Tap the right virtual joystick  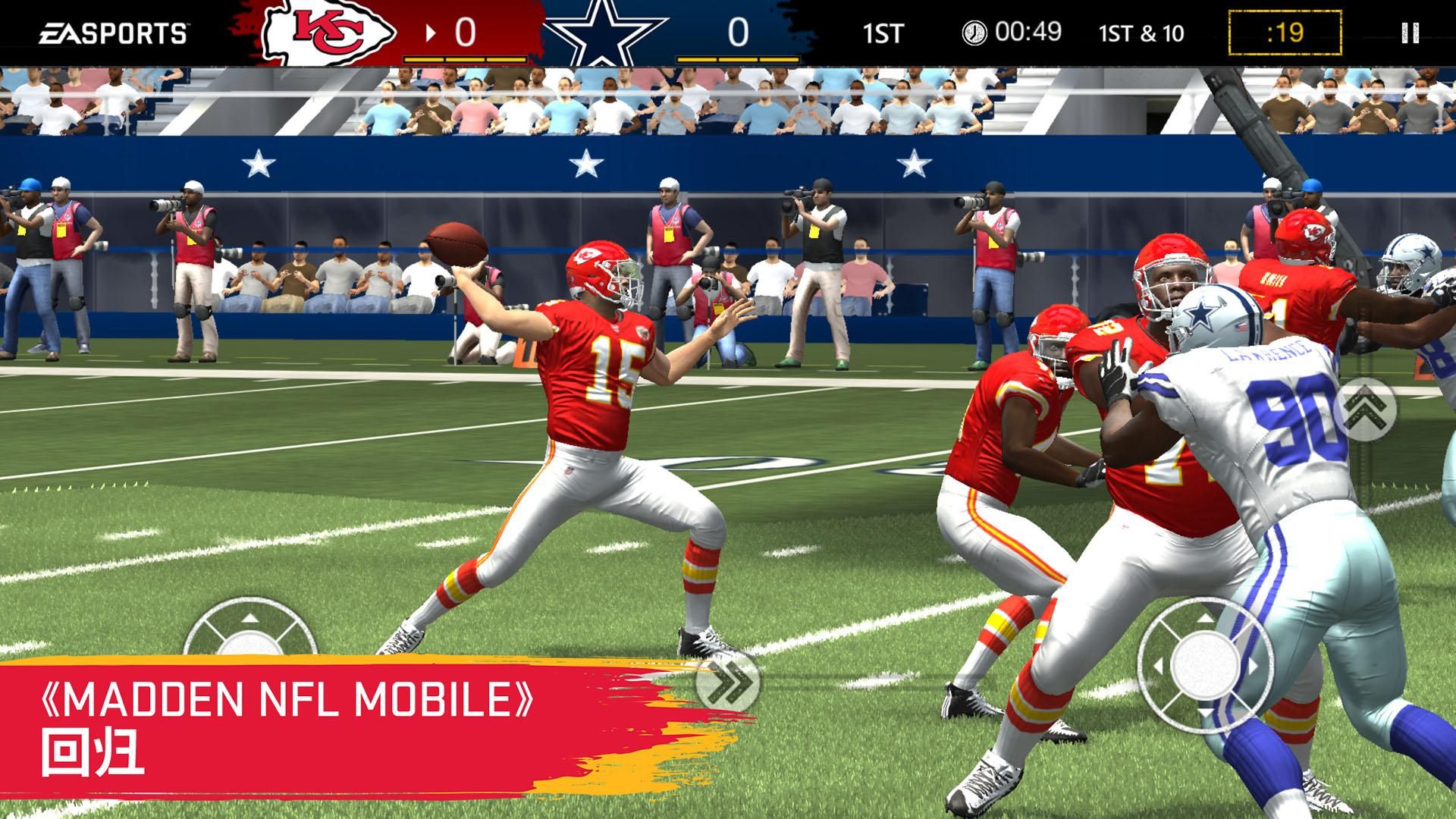click(1204, 665)
